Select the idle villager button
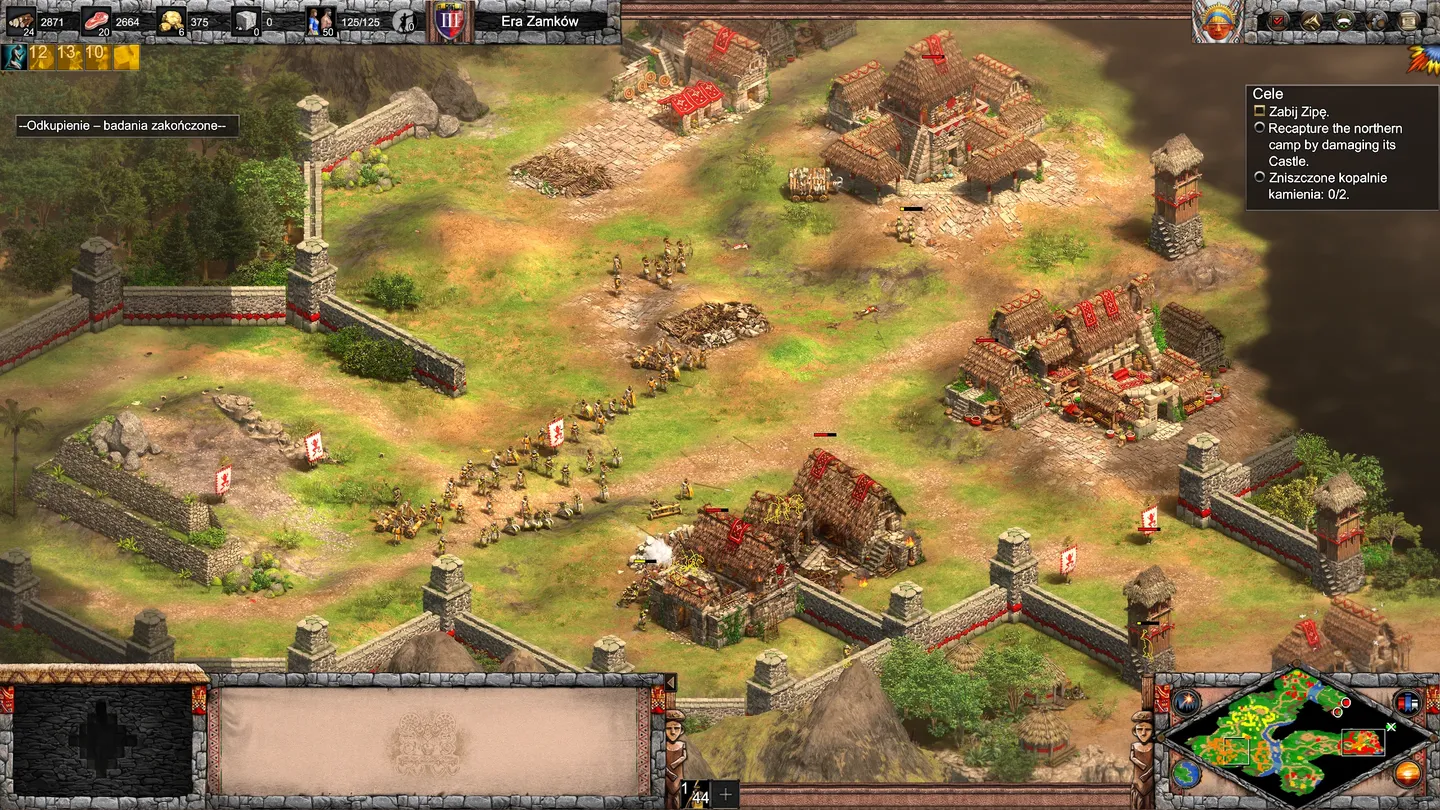 pyautogui.click(x=406, y=21)
